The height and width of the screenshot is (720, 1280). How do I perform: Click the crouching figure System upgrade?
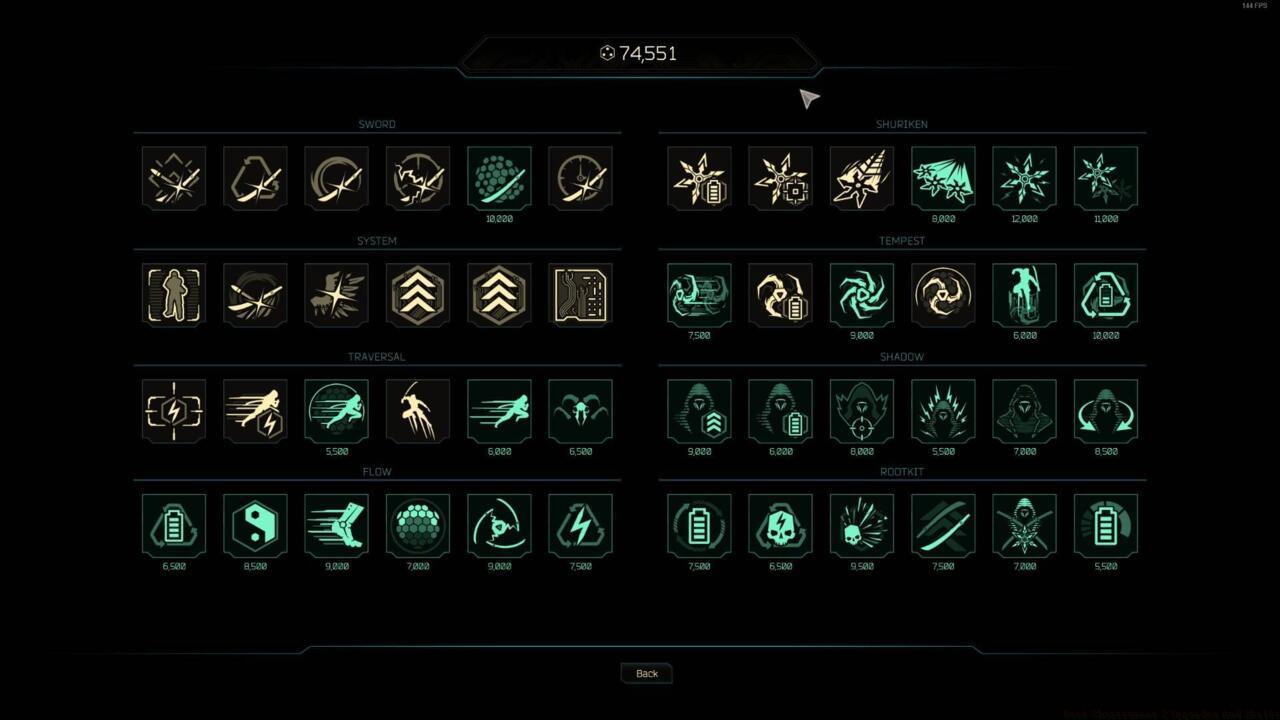173,293
